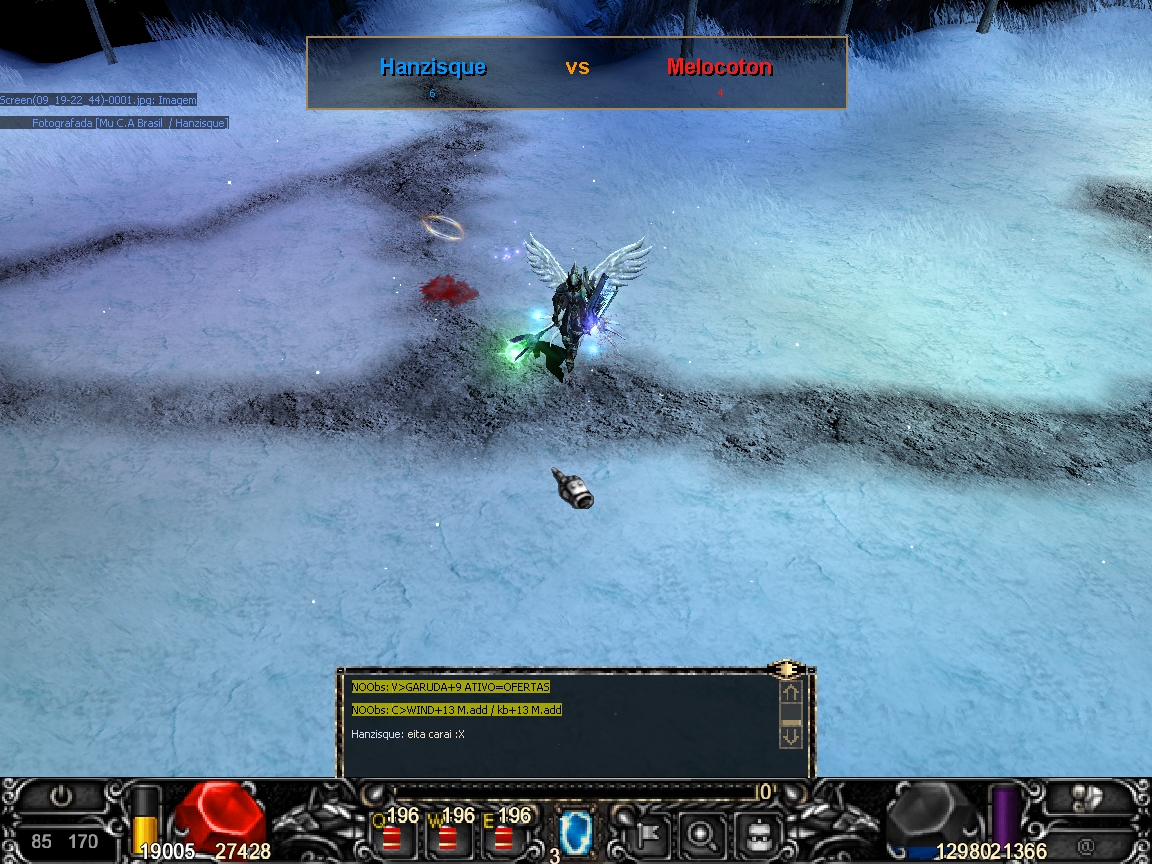Click the magnifying glass button

point(700,832)
